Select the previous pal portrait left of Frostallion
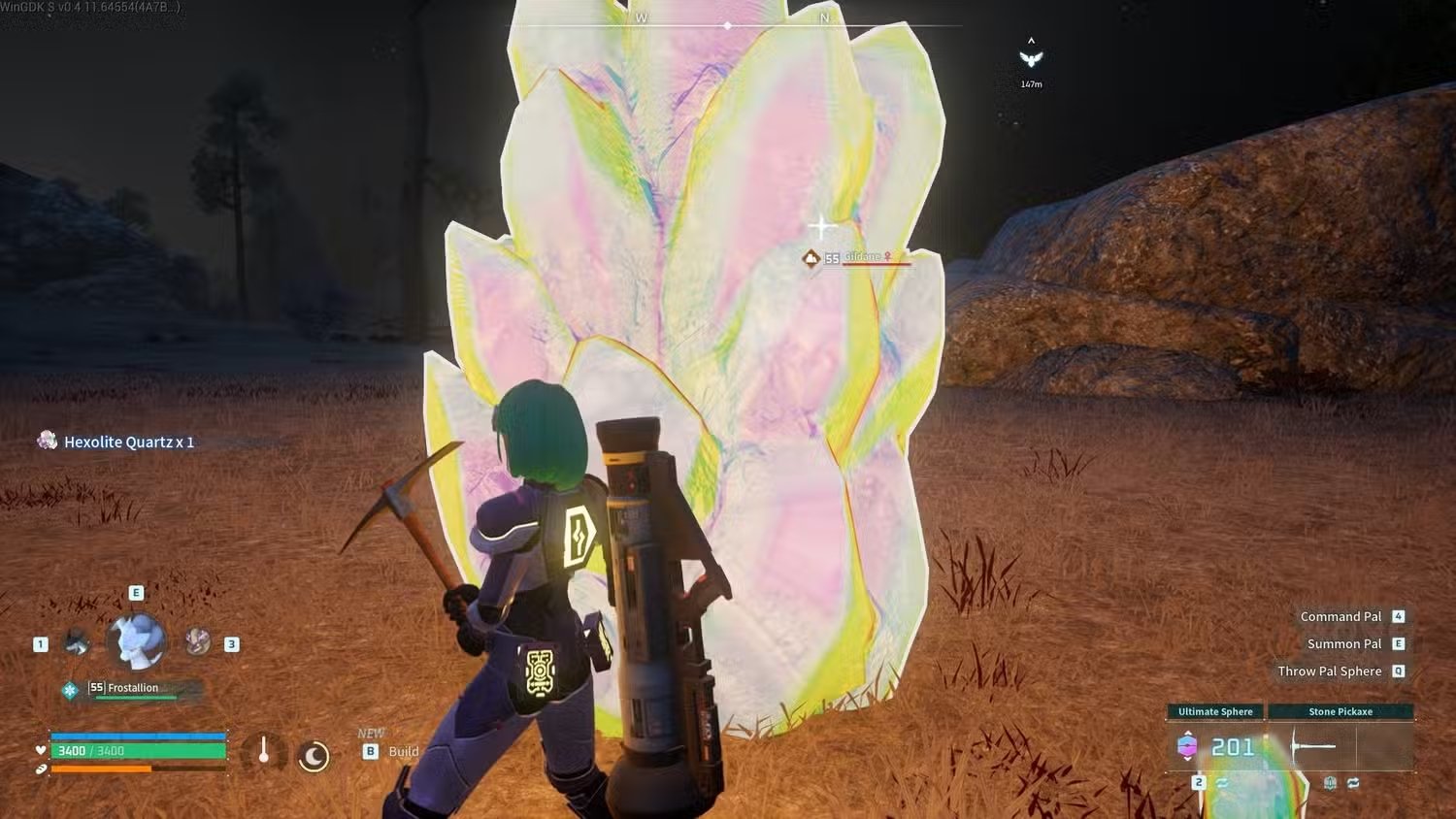Viewport: 1456px width, 819px height. pyautogui.click(x=76, y=642)
